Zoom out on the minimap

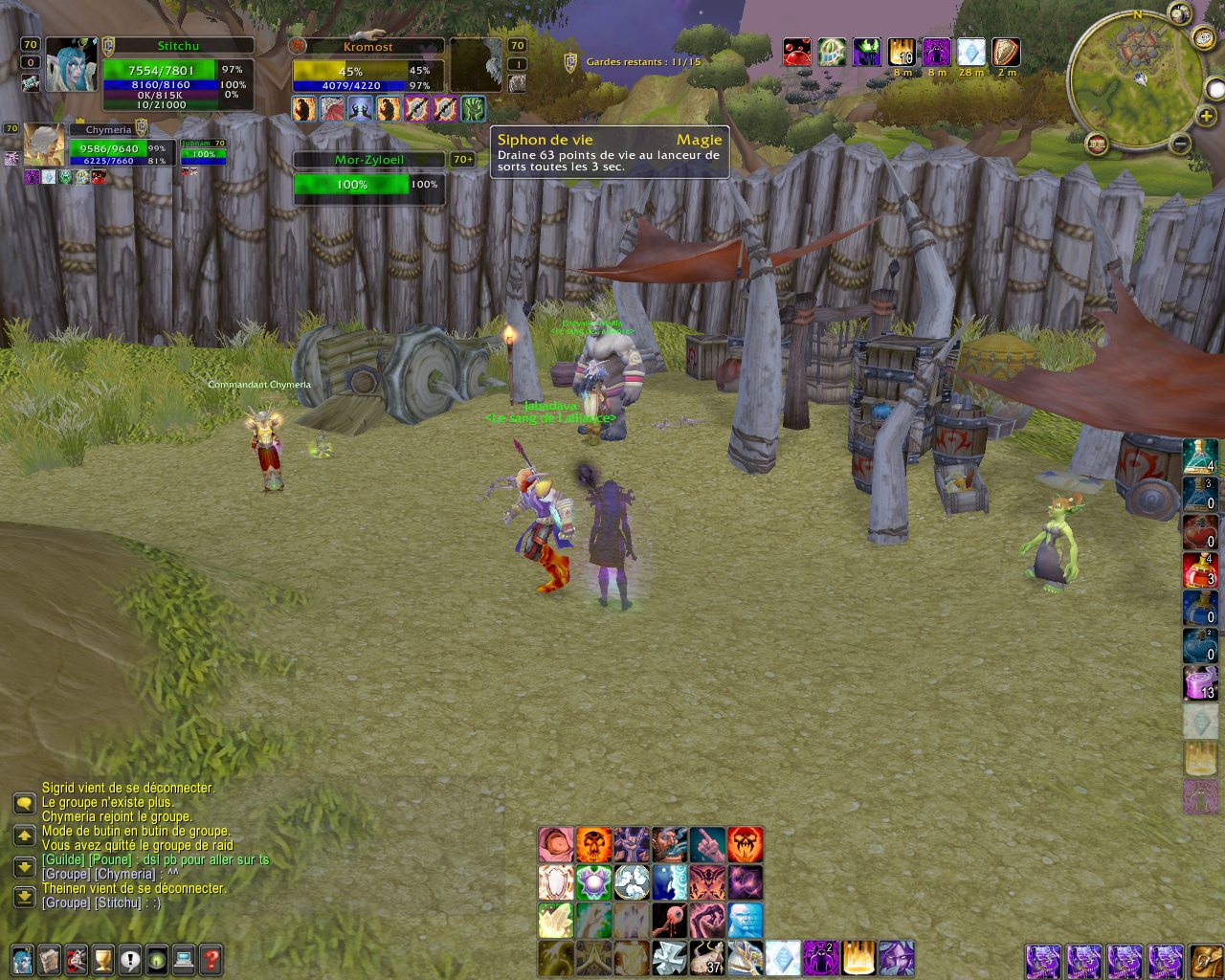1180,145
